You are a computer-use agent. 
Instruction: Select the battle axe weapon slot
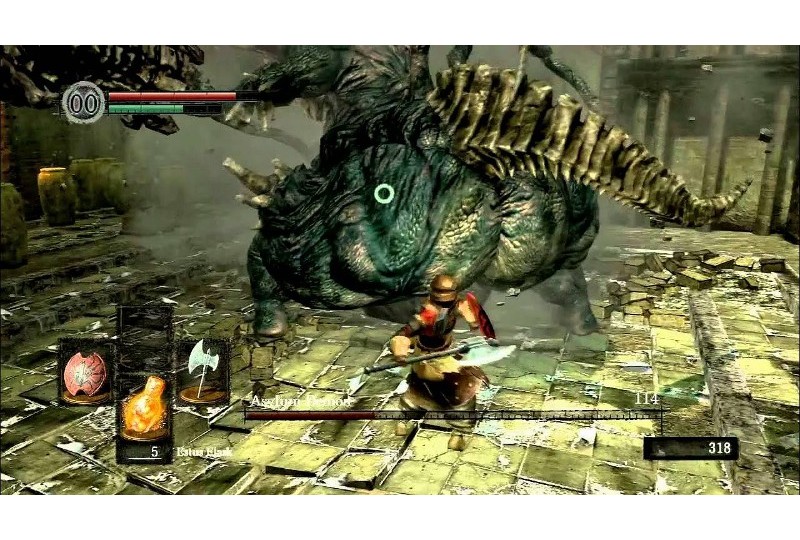(x=203, y=370)
